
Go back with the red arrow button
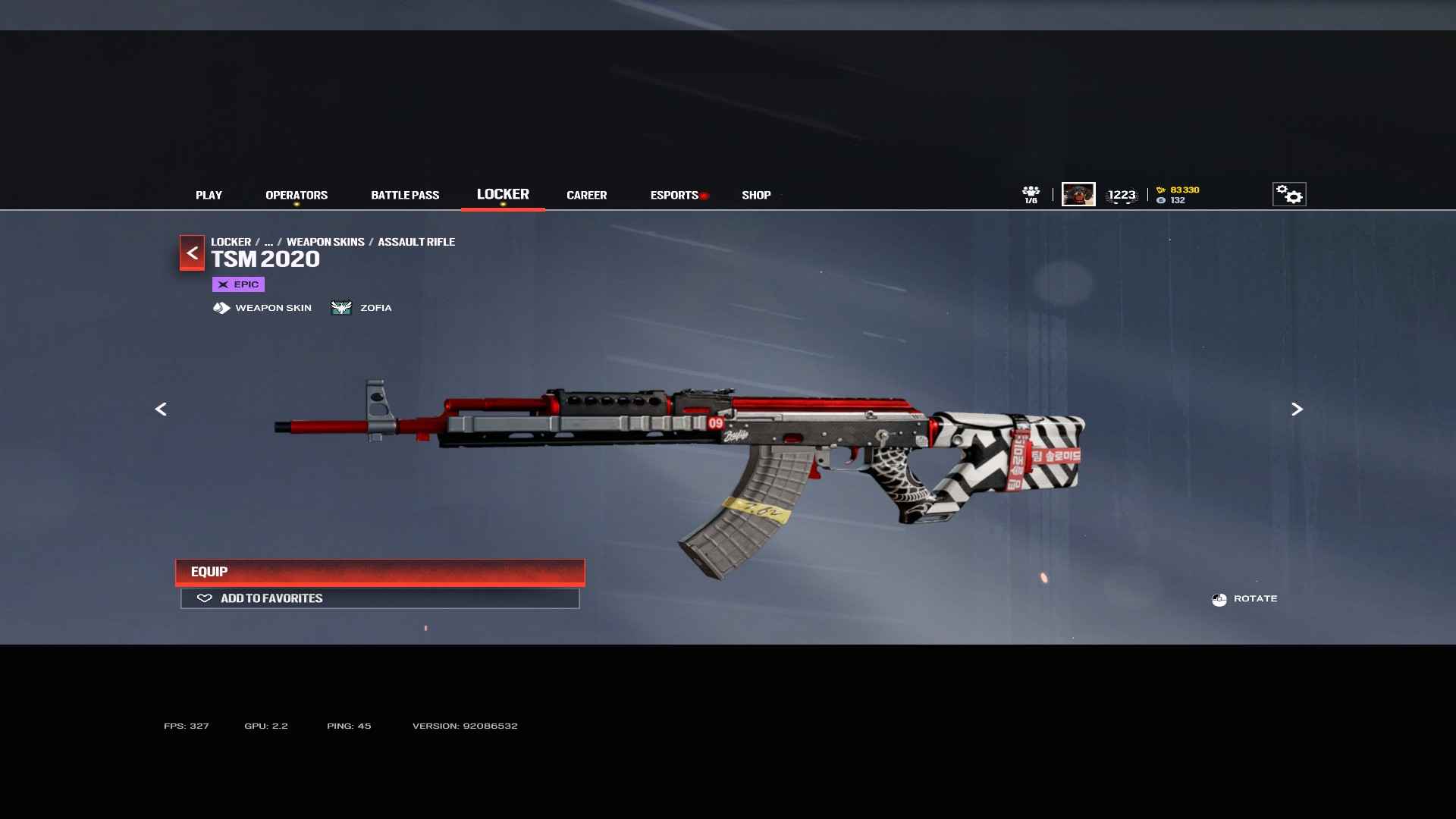click(192, 253)
